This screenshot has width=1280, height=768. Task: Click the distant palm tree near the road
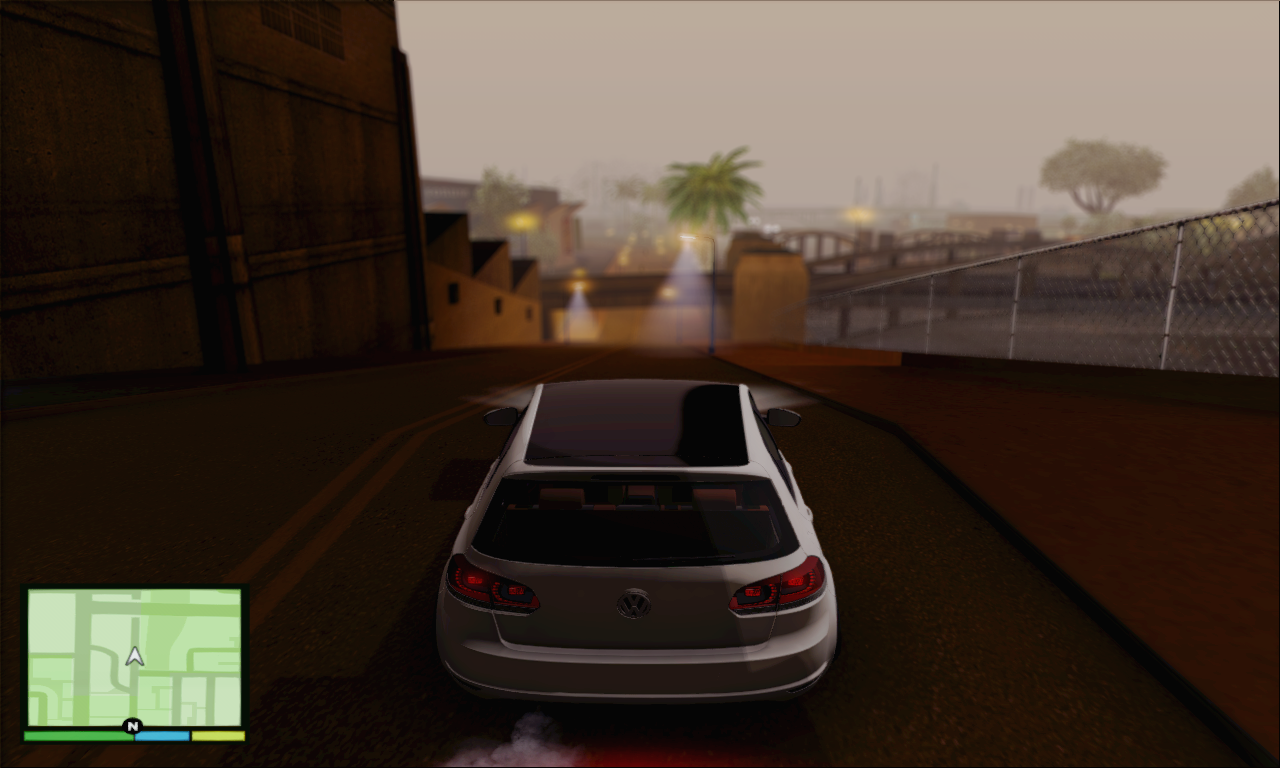click(712, 185)
